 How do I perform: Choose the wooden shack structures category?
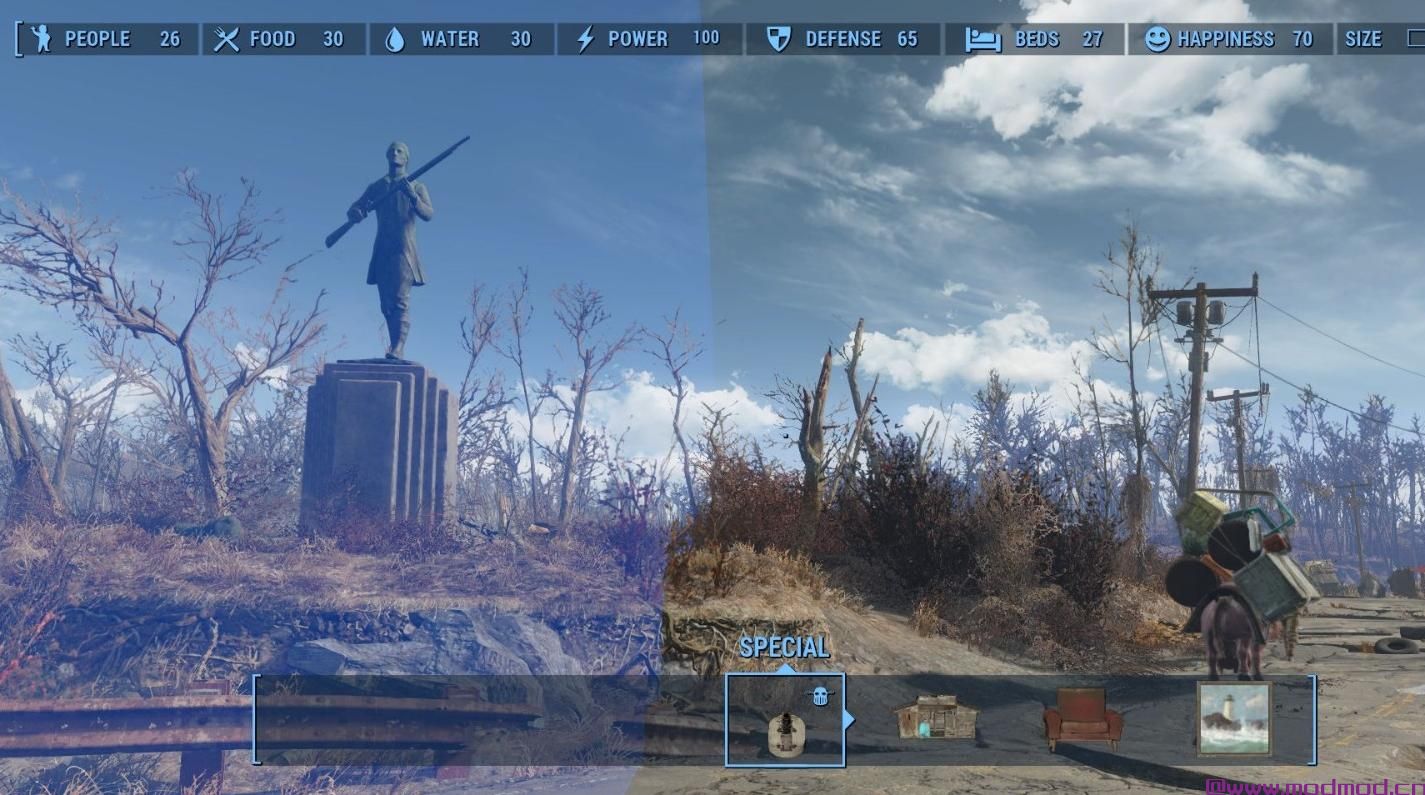pyautogui.click(x=935, y=718)
